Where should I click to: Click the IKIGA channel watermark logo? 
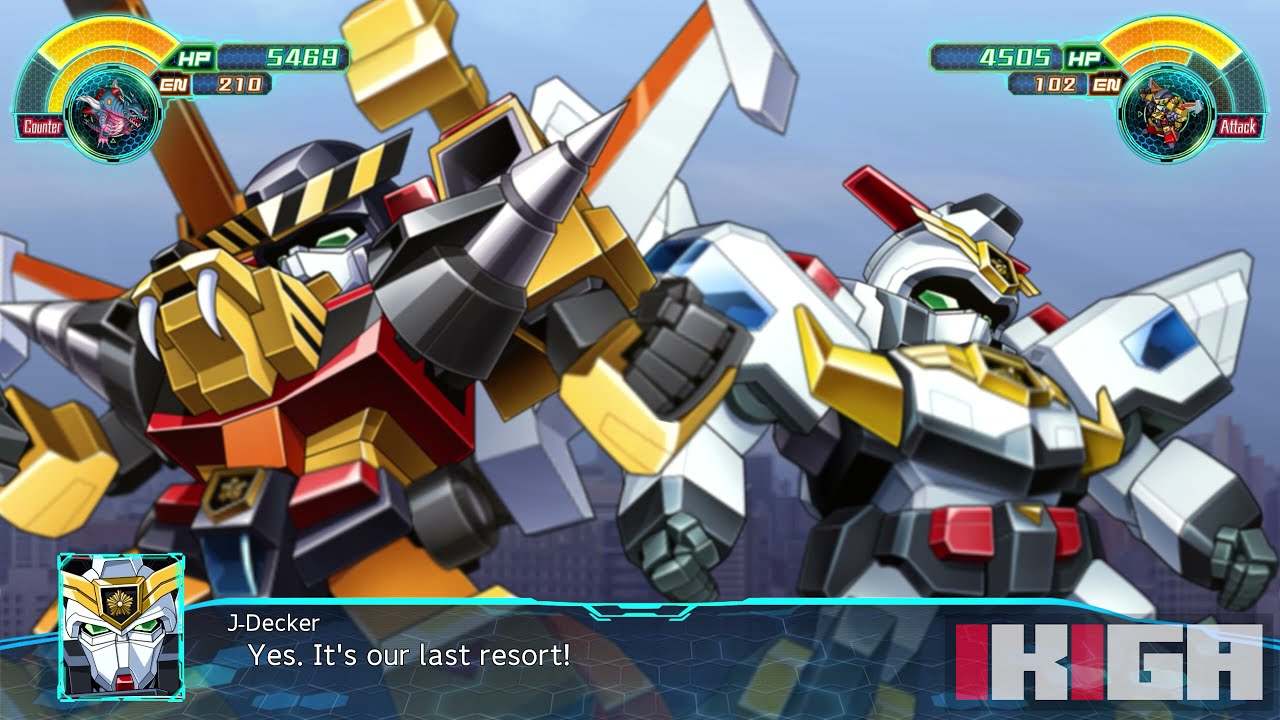[1108, 661]
